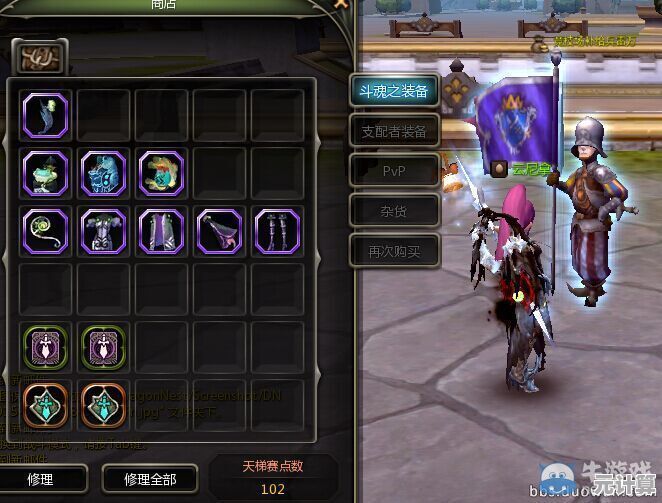
Task: Close the shop window
Action: pyautogui.click(x=341, y=5)
